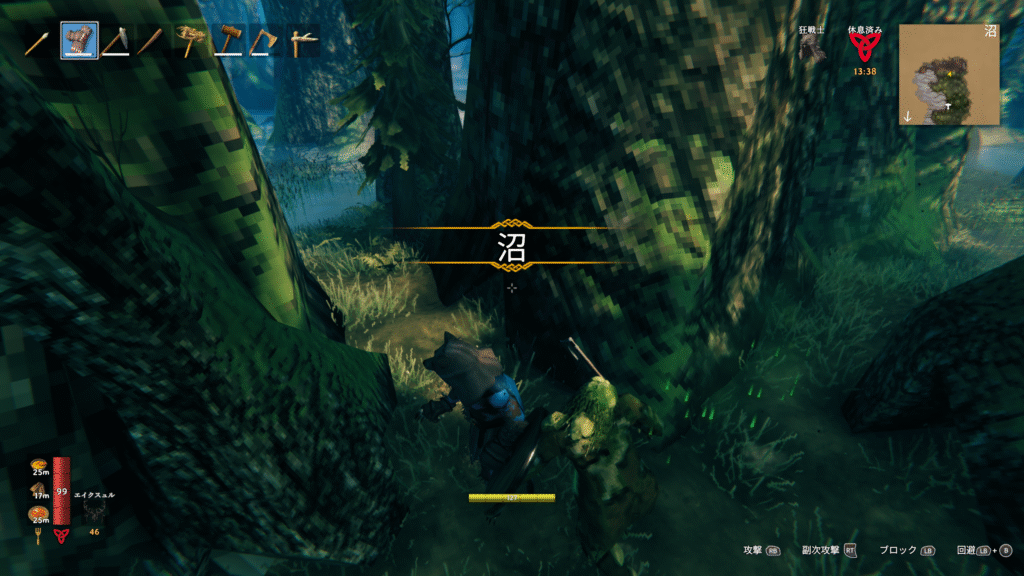
Task: Click the food icon showing 17m
Action: tap(40, 490)
